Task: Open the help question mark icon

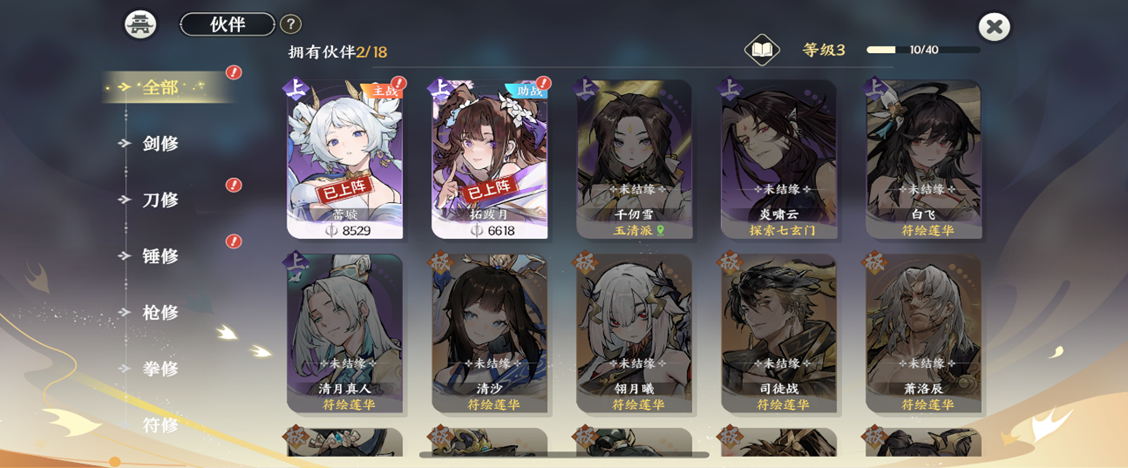Action: [x=290, y=24]
